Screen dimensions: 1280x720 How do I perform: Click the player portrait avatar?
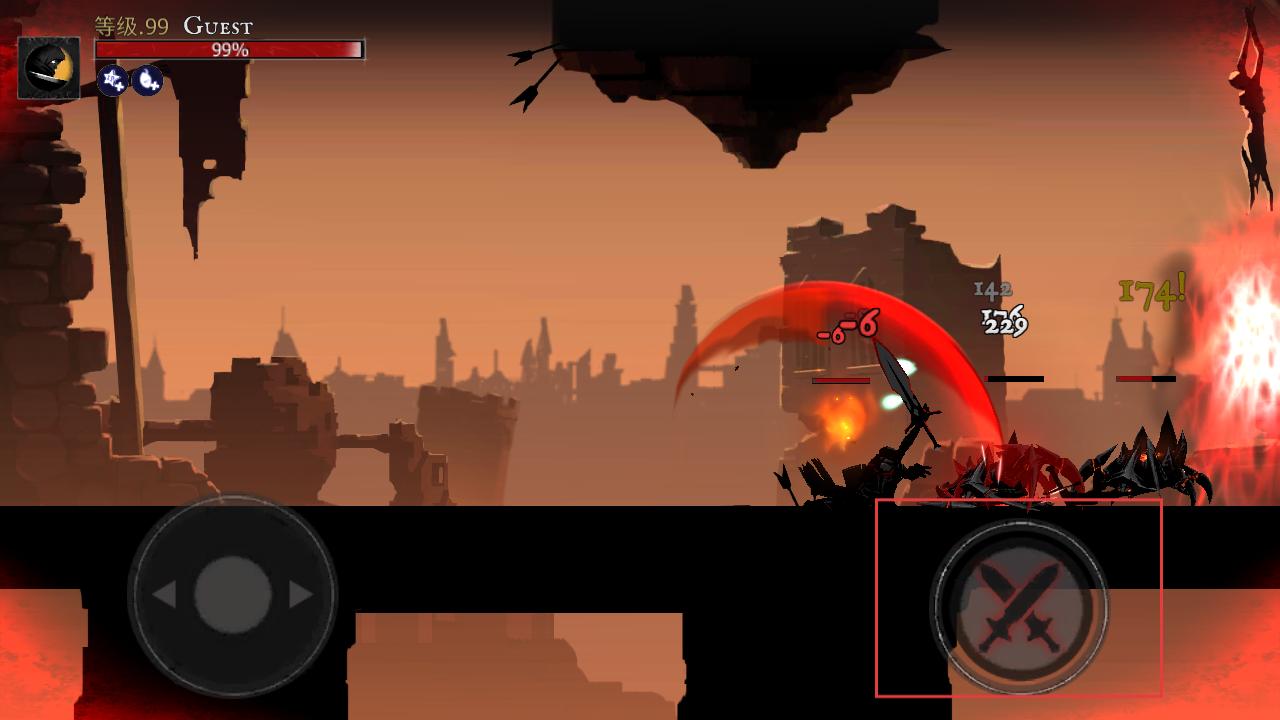click(49, 68)
